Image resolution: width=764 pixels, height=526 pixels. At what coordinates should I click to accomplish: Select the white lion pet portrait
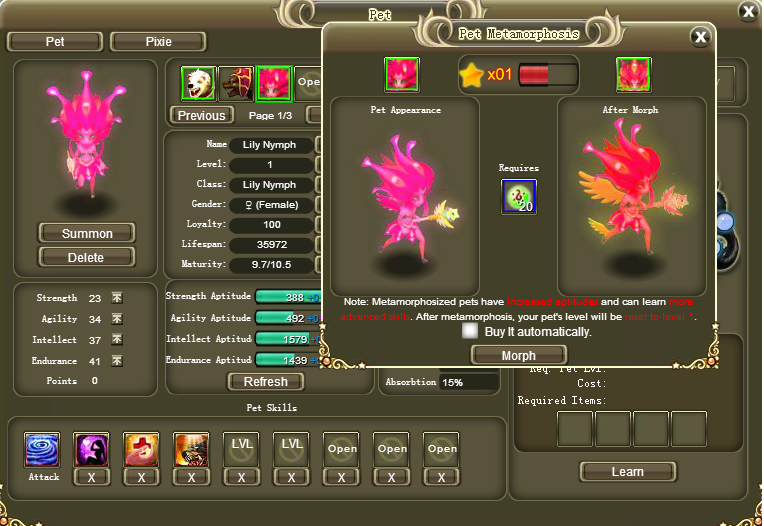tap(198, 84)
